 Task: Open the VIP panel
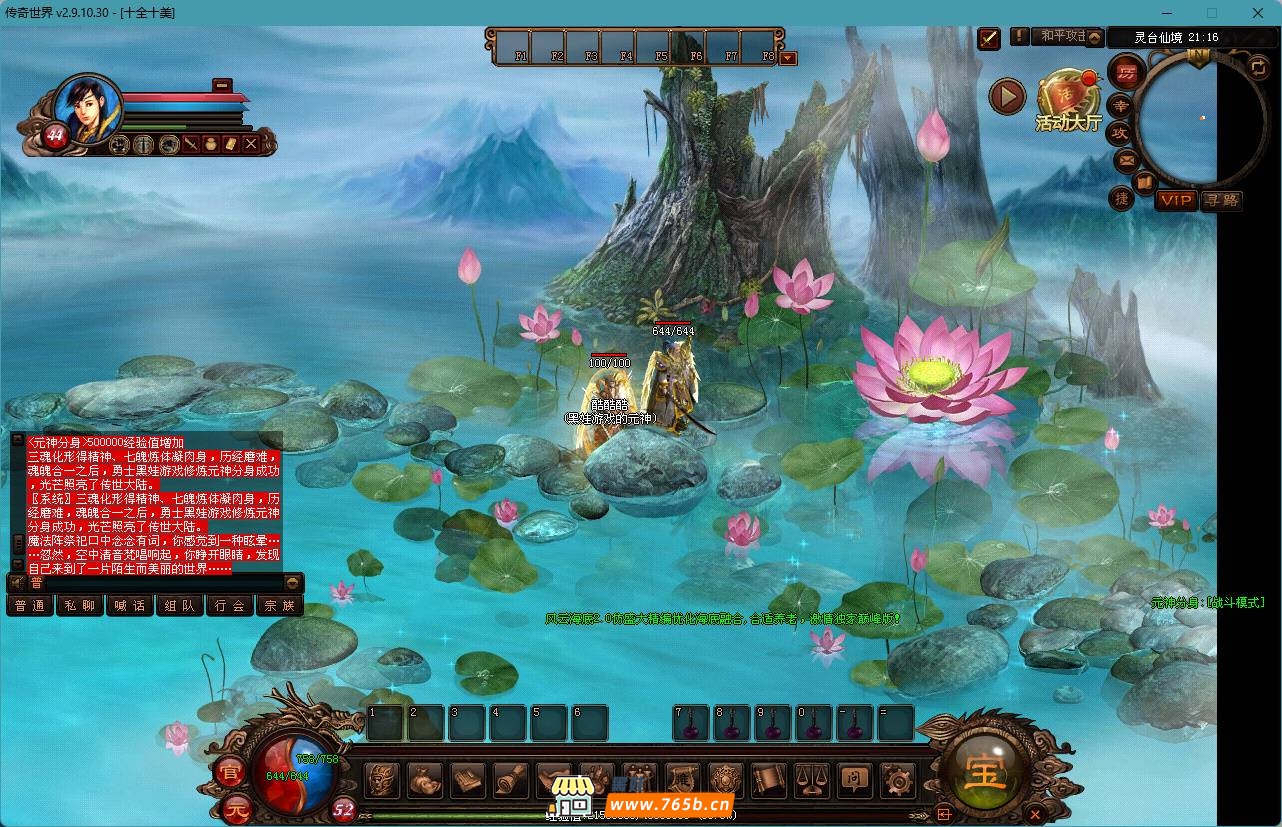[1176, 200]
